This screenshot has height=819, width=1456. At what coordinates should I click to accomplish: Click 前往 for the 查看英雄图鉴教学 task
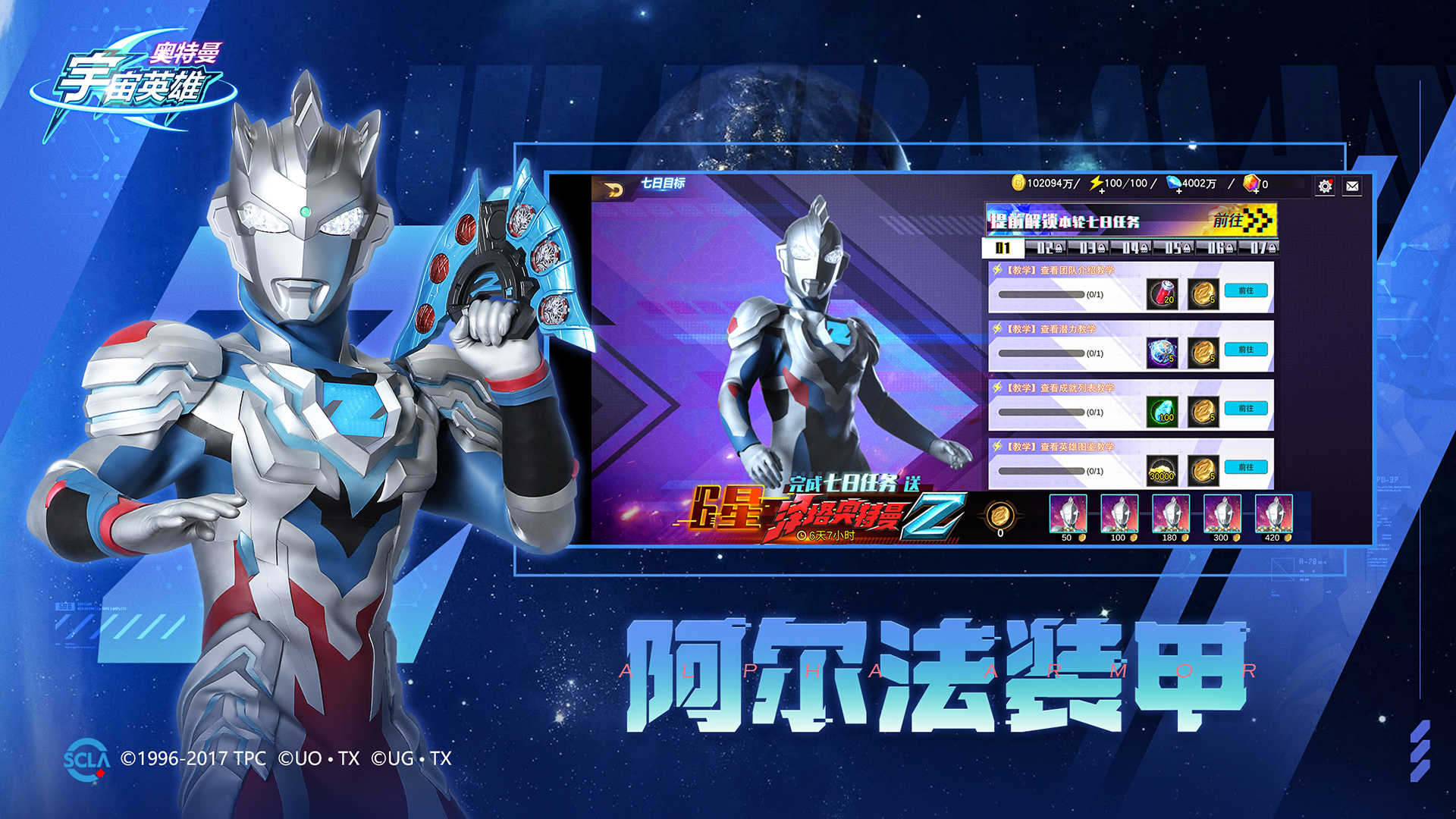coord(1246,467)
